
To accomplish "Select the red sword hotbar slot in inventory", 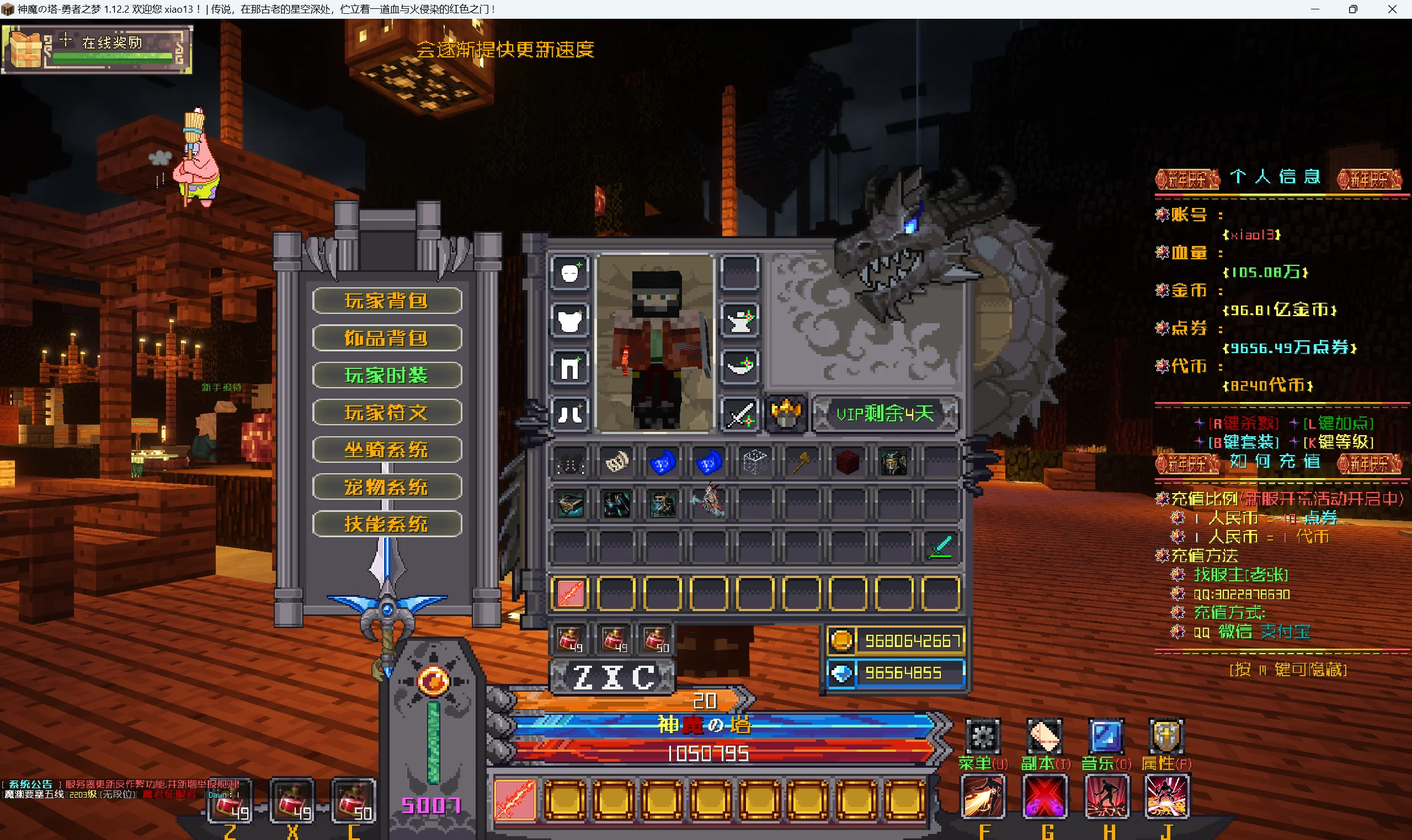I will [x=570, y=594].
